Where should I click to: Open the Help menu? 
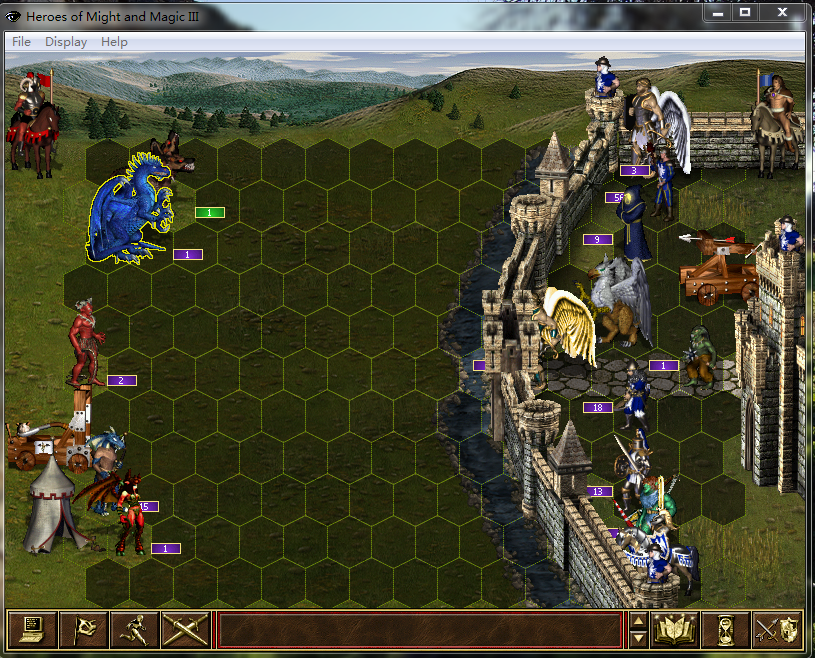pos(114,42)
